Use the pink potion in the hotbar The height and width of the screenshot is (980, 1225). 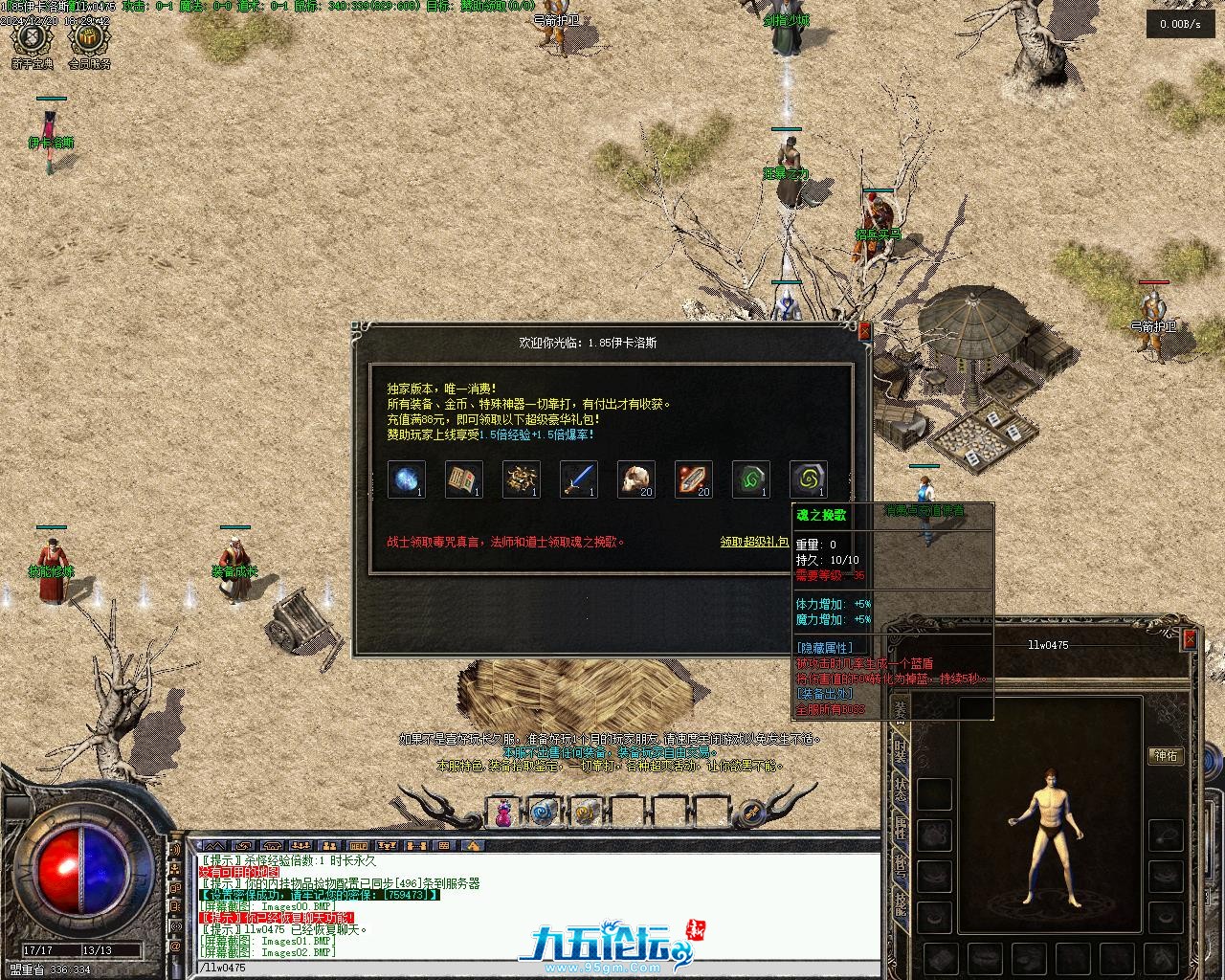point(502,813)
